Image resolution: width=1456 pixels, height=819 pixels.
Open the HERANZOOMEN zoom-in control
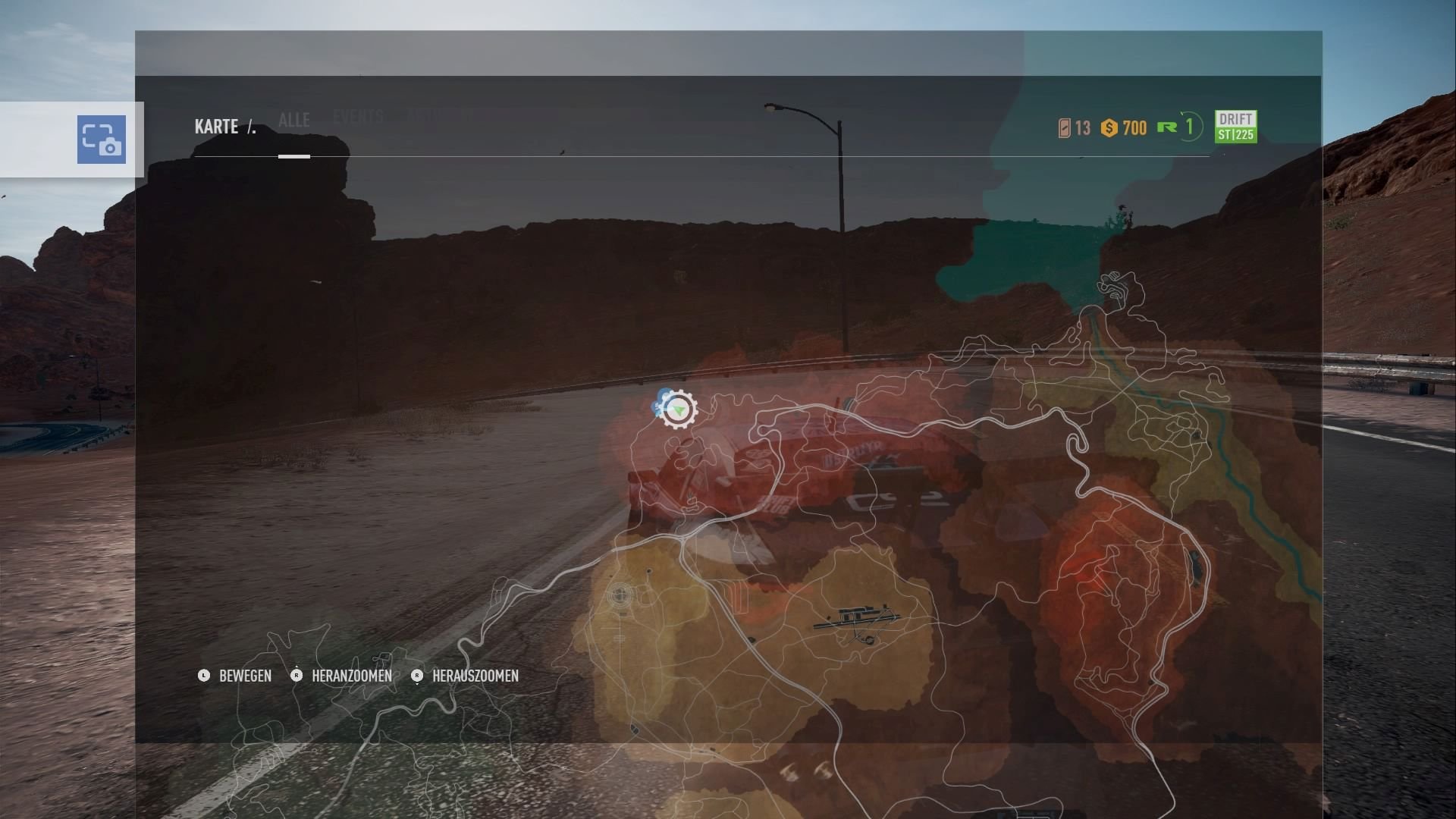295,676
